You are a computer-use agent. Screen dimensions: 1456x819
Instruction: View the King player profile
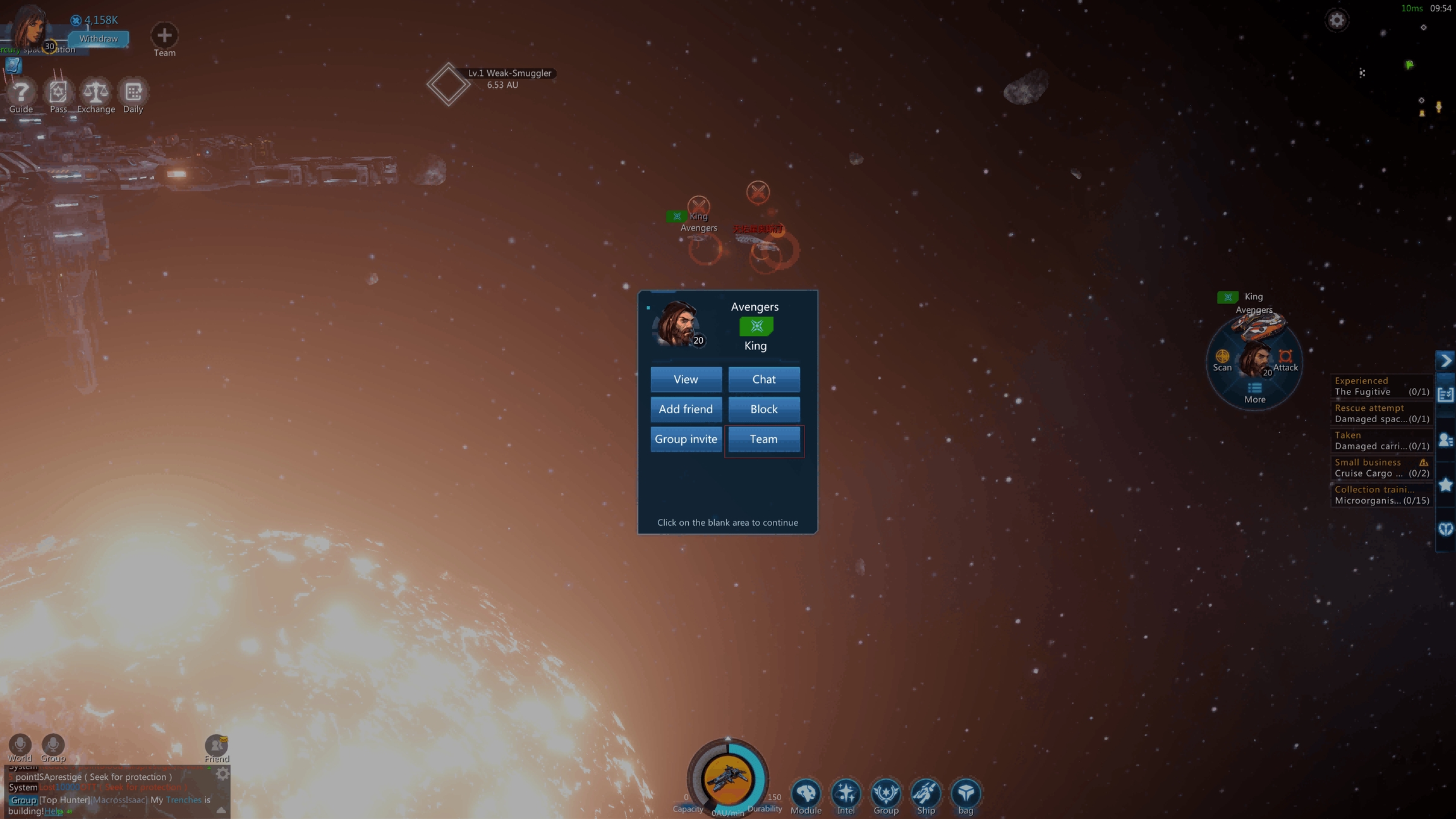click(686, 379)
